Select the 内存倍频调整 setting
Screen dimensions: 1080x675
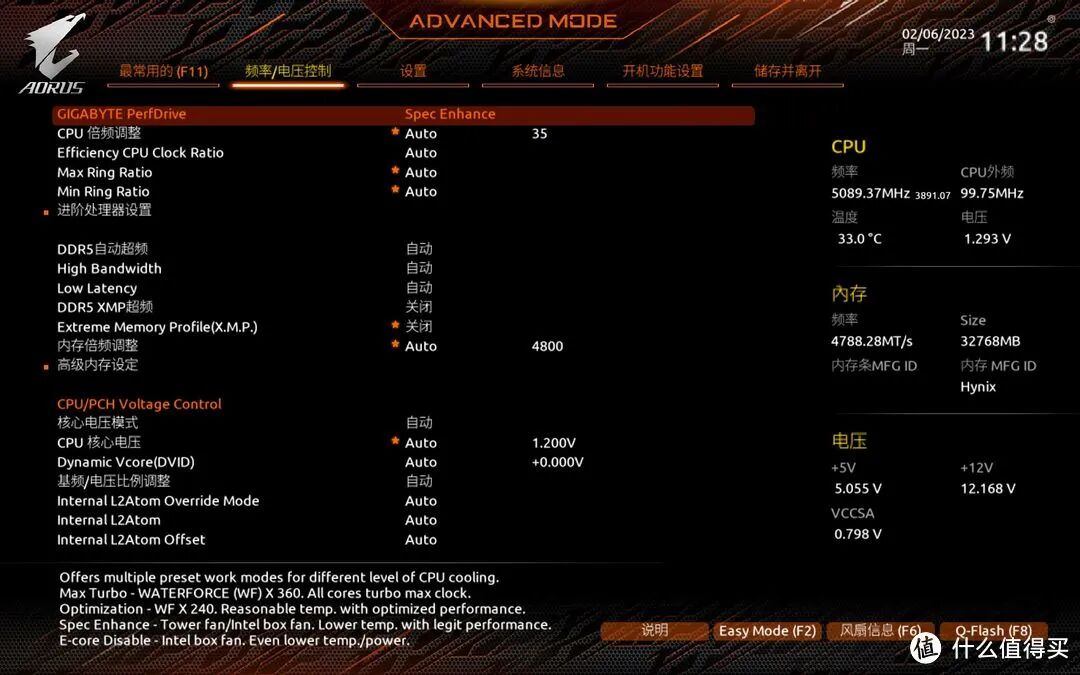97,346
